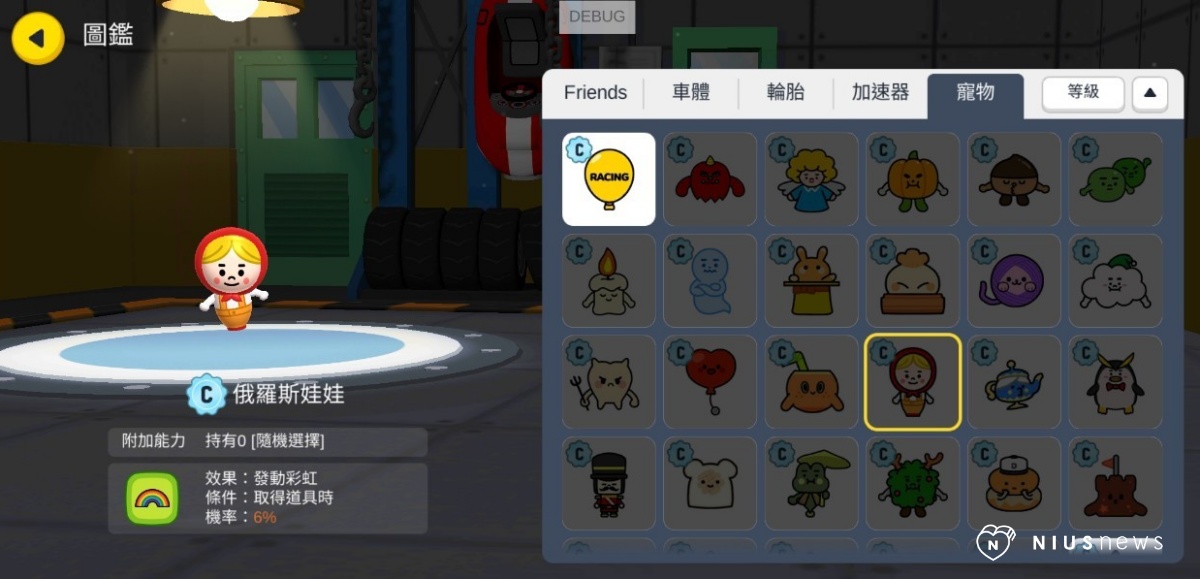
Task: Choose the blue teapot pet tile
Action: pos(1014,383)
